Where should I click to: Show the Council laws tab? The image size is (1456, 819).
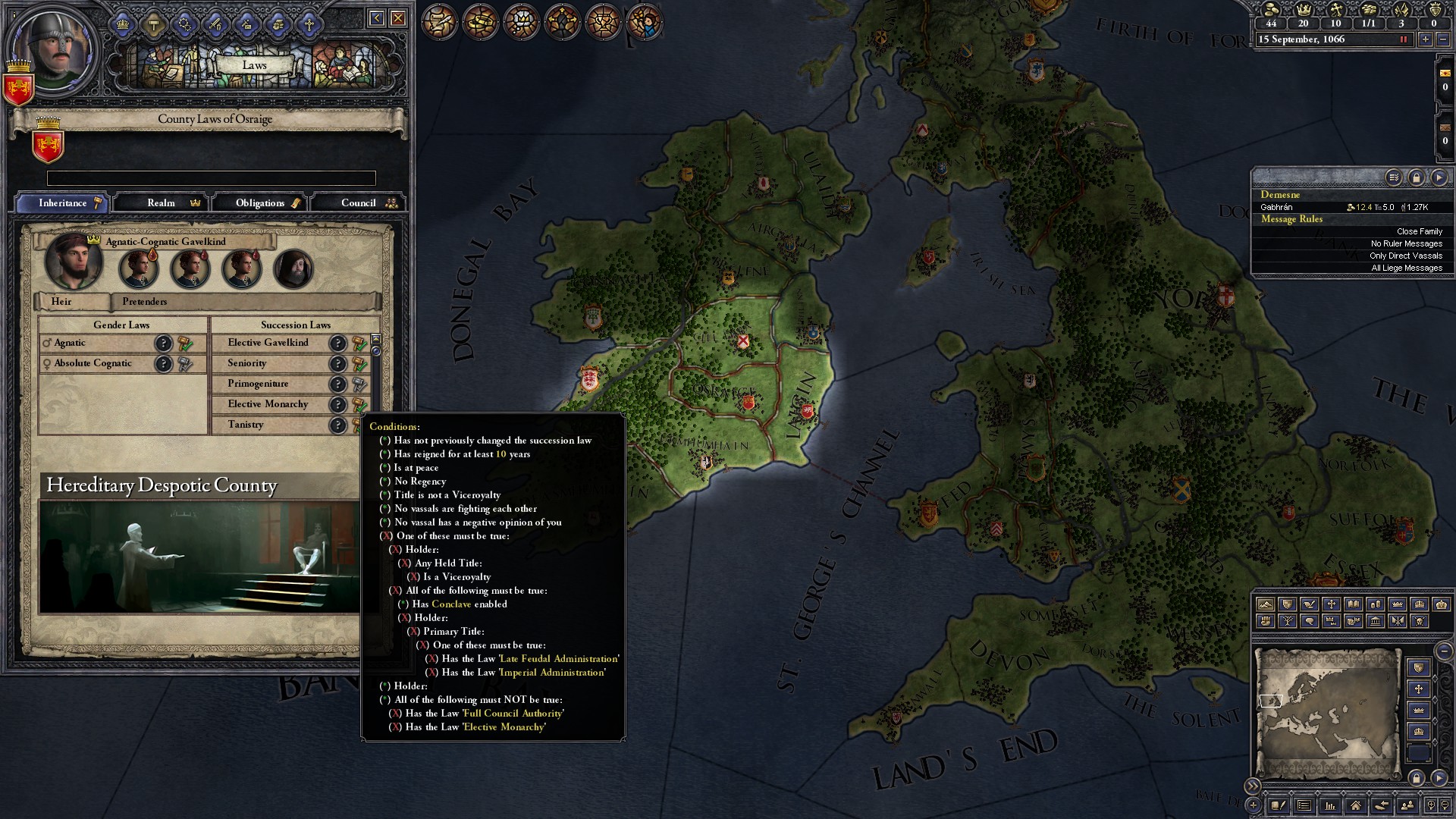point(359,203)
